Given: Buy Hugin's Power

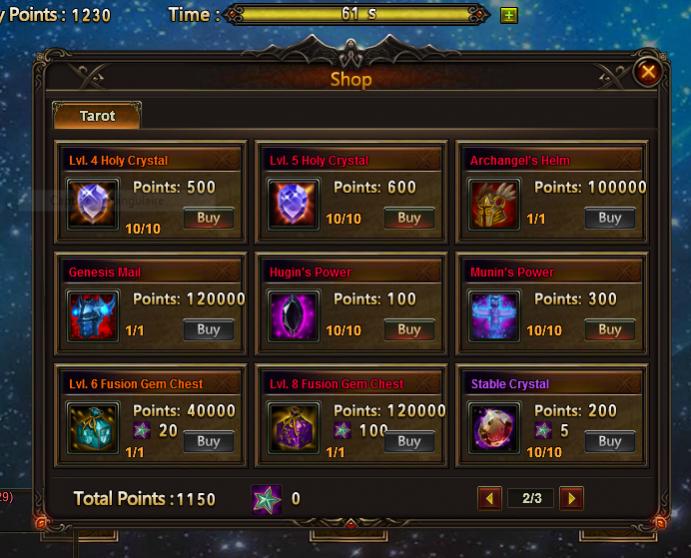Looking at the screenshot, I should point(409,329).
